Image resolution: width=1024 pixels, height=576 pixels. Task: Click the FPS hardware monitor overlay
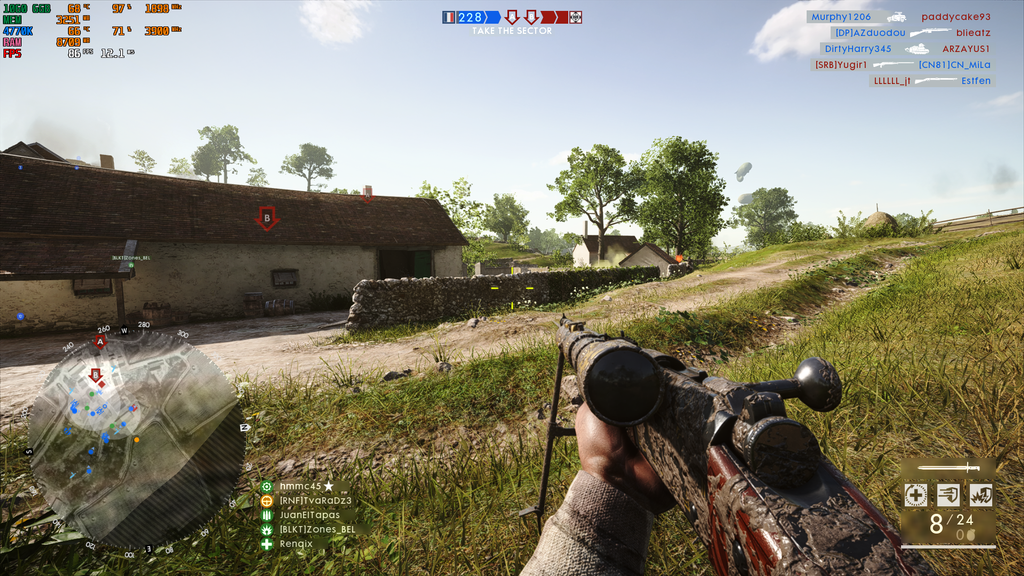[12, 54]
